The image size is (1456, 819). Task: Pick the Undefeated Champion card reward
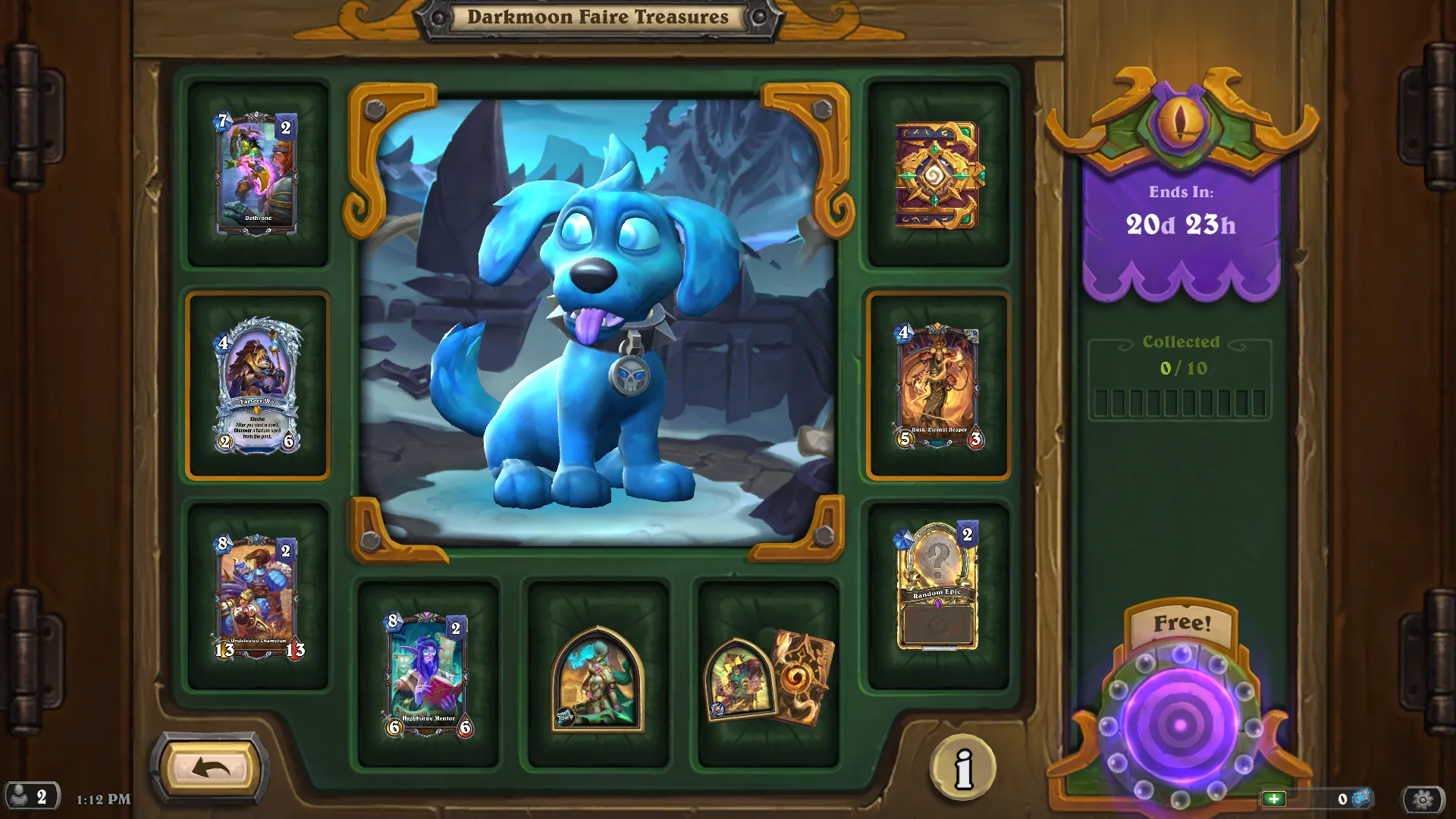coord(257,597)
